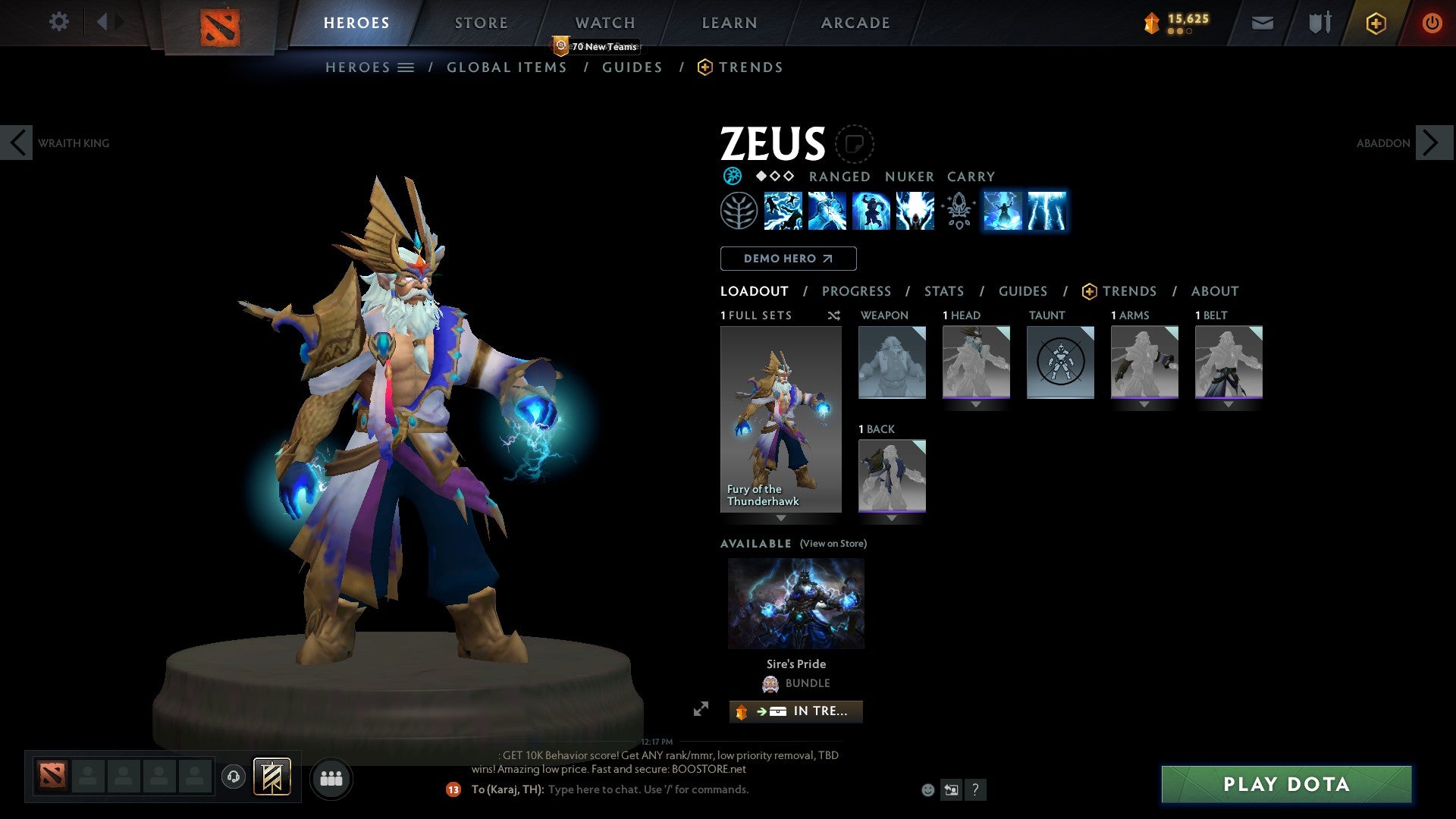Quit with the red power button
The image size is (1456, 819).
1432,23
